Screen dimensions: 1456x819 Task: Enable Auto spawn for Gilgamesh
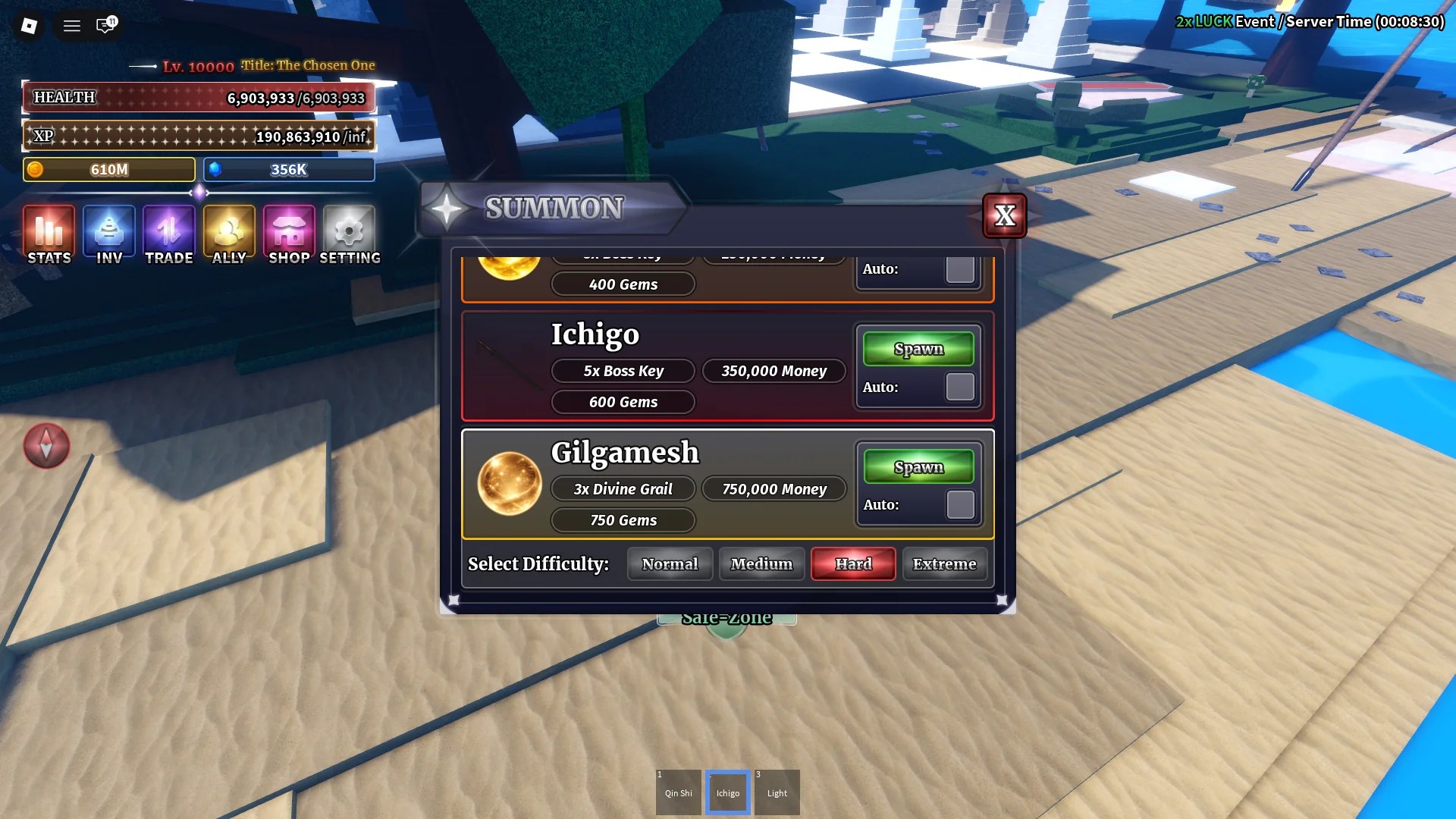959,504
